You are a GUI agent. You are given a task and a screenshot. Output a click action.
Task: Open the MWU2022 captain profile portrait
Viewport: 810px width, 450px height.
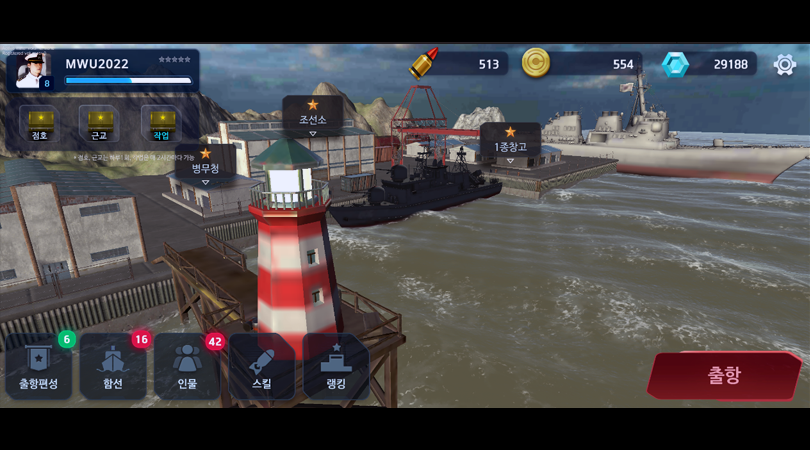(x=34, y=70)
